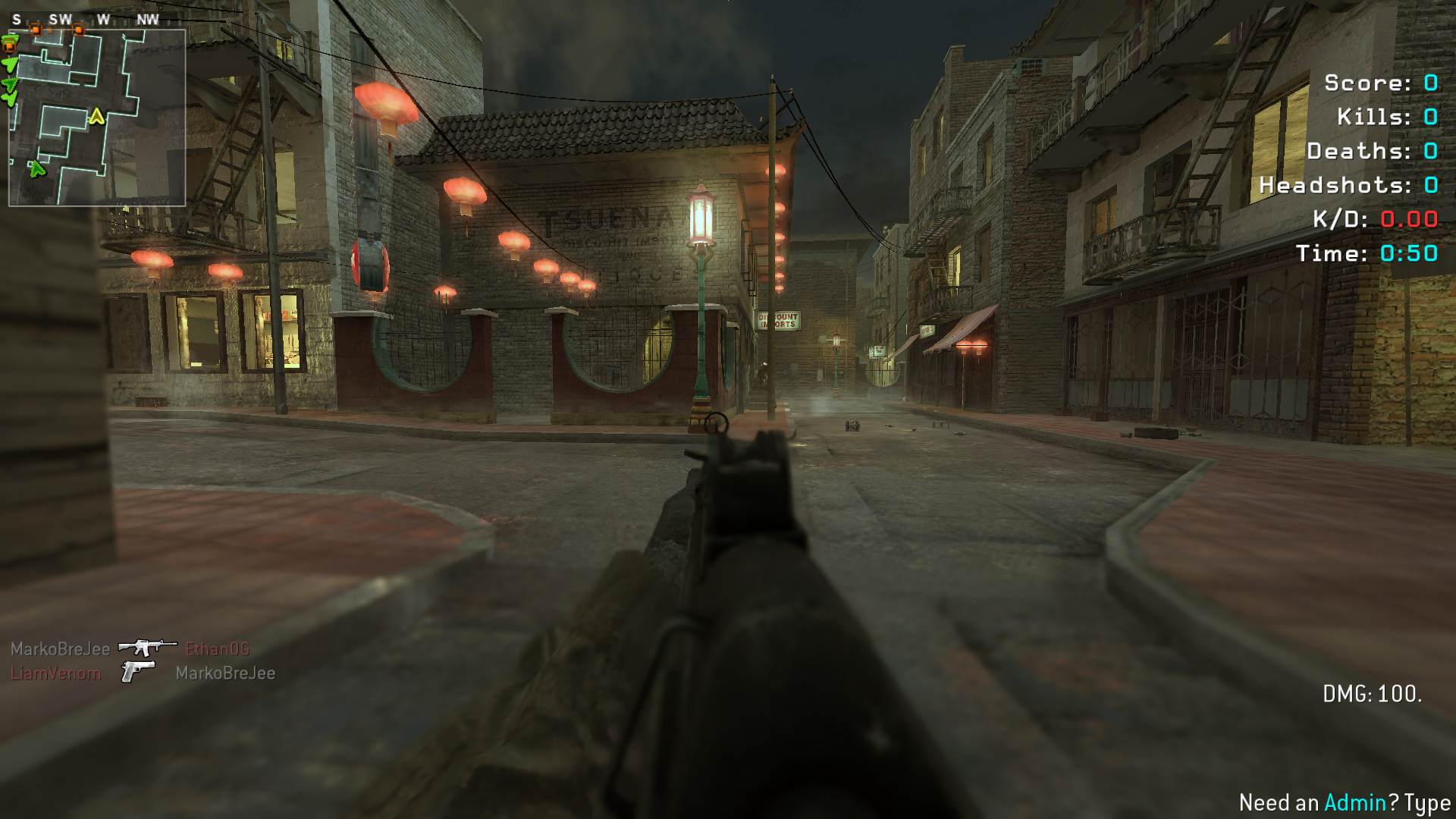Click LiamVenom's name in the kill feed
The height and width of the screenshot is (819, 1456).
click(x=55, y=673)
